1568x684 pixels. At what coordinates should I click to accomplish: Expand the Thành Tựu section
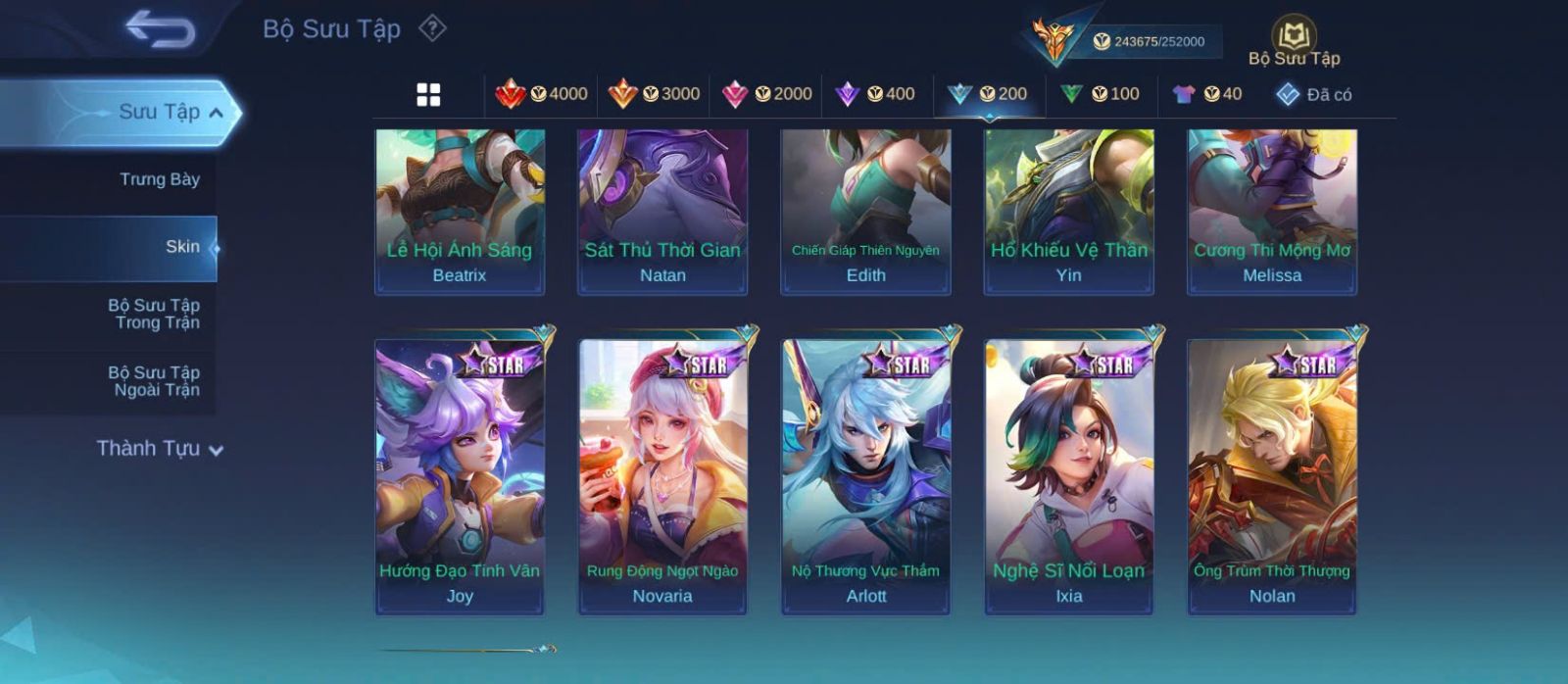click(160, 449)
